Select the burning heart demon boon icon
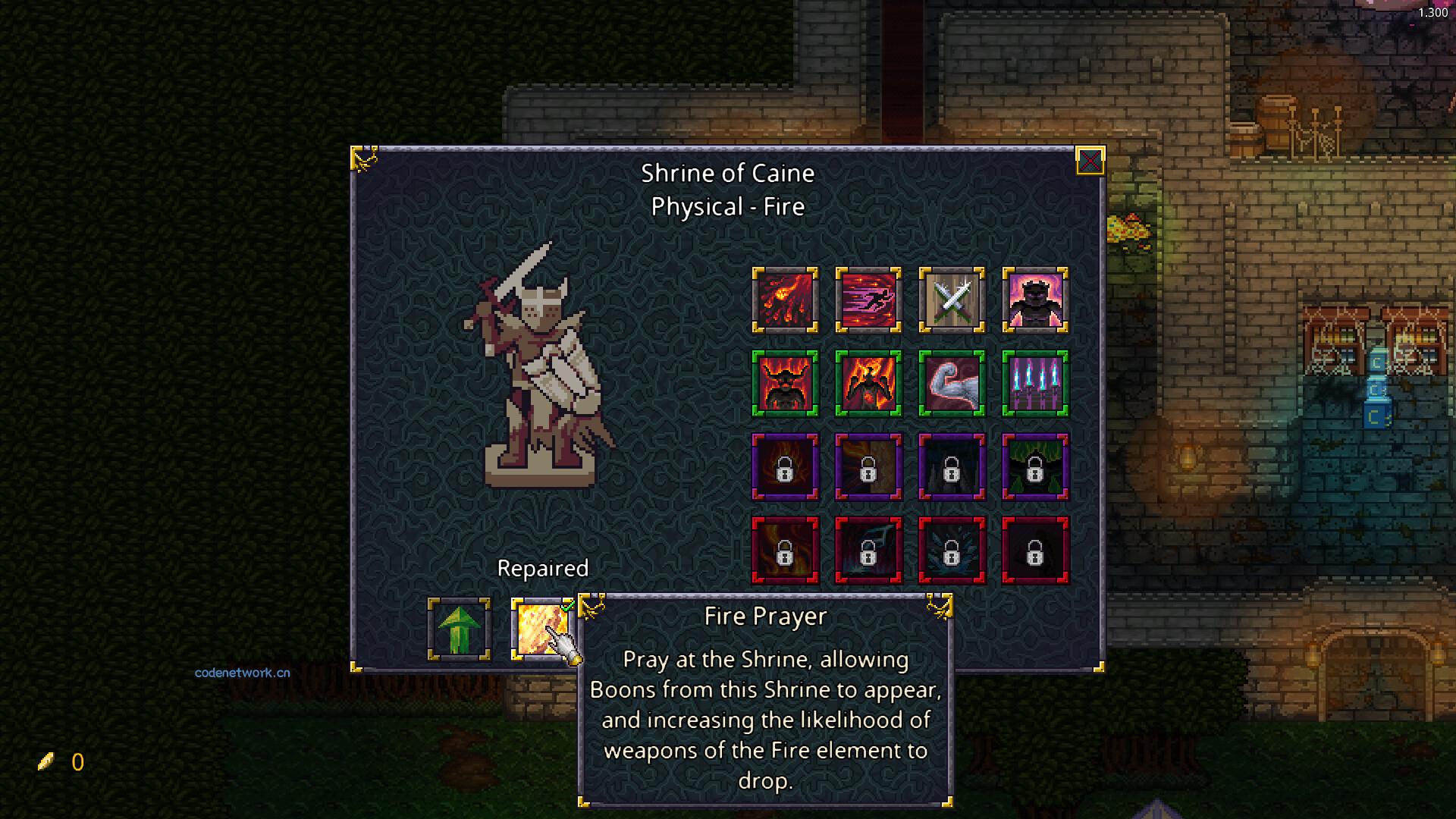This screenshot has width=1456, height=819. point(868,384)
